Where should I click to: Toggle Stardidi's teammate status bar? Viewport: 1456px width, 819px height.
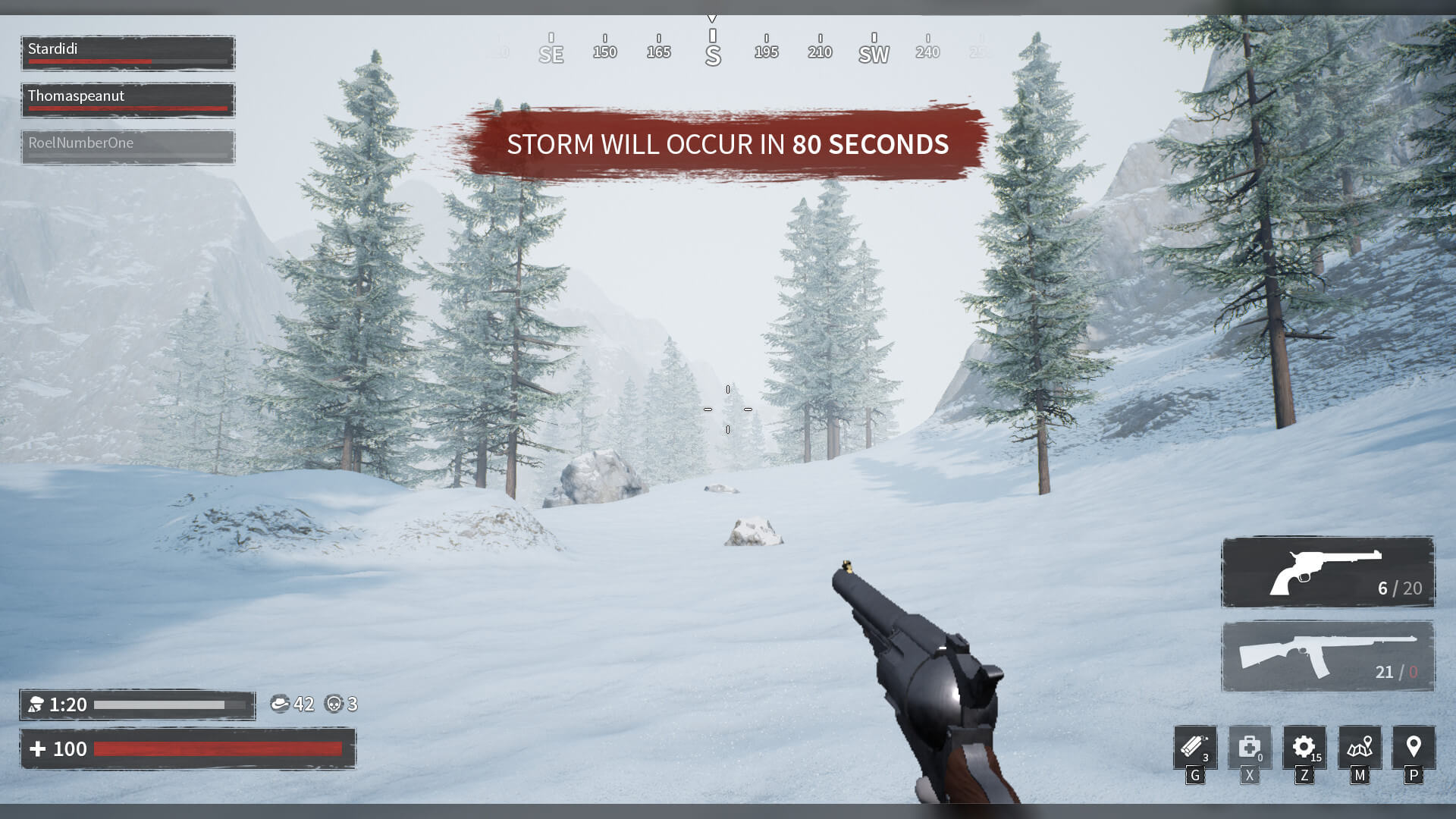point(127,52)
